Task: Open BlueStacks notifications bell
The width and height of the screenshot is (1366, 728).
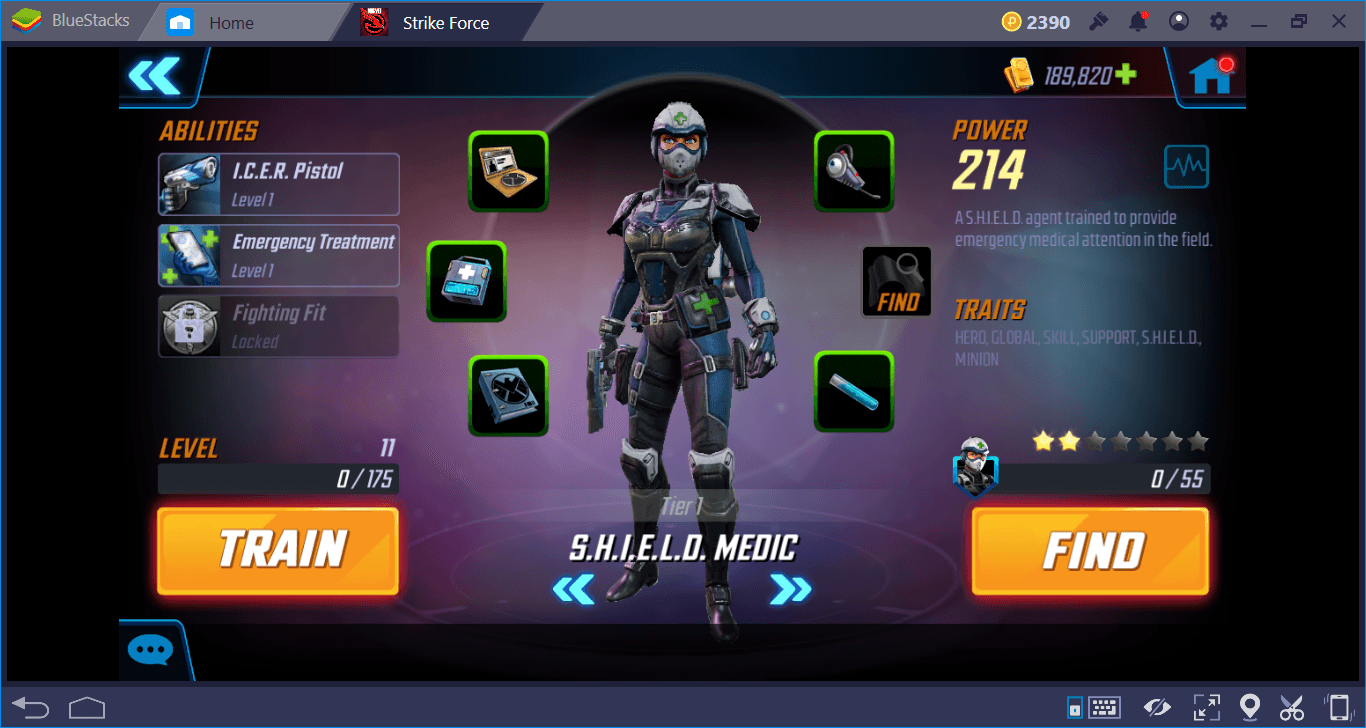Action: 1138,21
